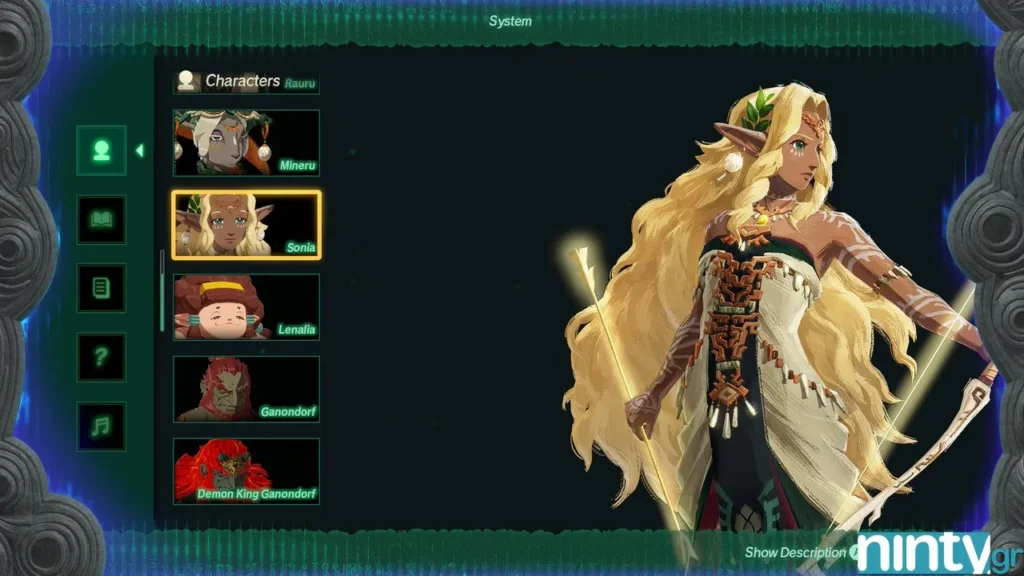This screenshot has width=1024, height=576.
Task: Open the question mark help tab
Action: click(101, 357)
